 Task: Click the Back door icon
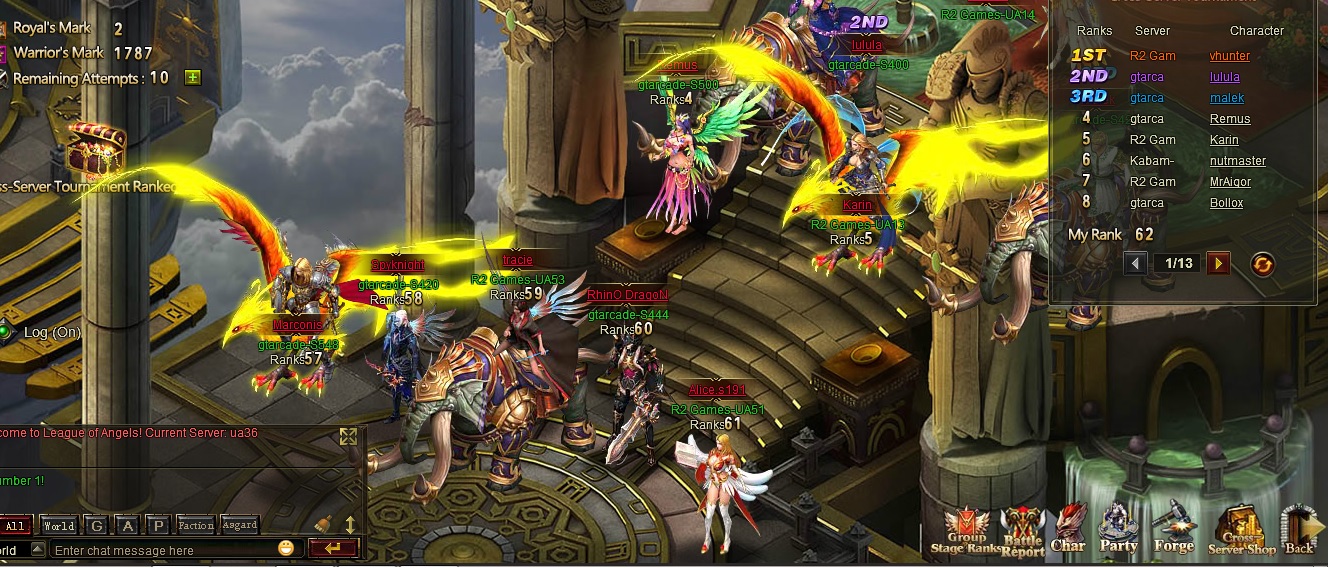pos(1299,530)
